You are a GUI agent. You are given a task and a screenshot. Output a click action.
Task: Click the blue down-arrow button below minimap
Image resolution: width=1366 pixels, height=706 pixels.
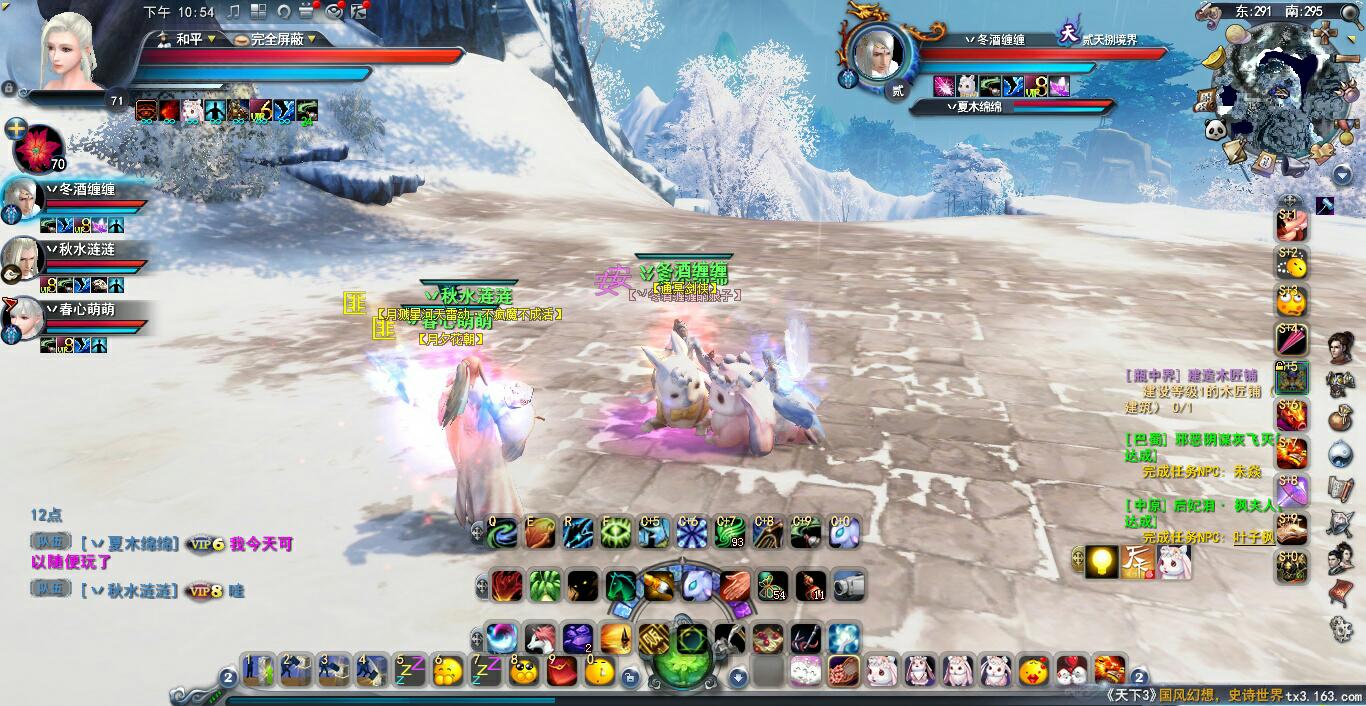(1342, 176)
